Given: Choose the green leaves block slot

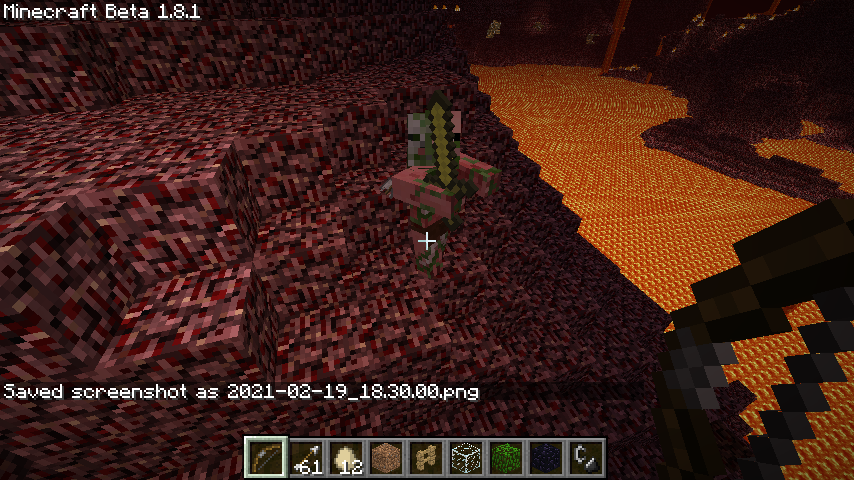Looking at the screenshot, I should pos(507,458).
